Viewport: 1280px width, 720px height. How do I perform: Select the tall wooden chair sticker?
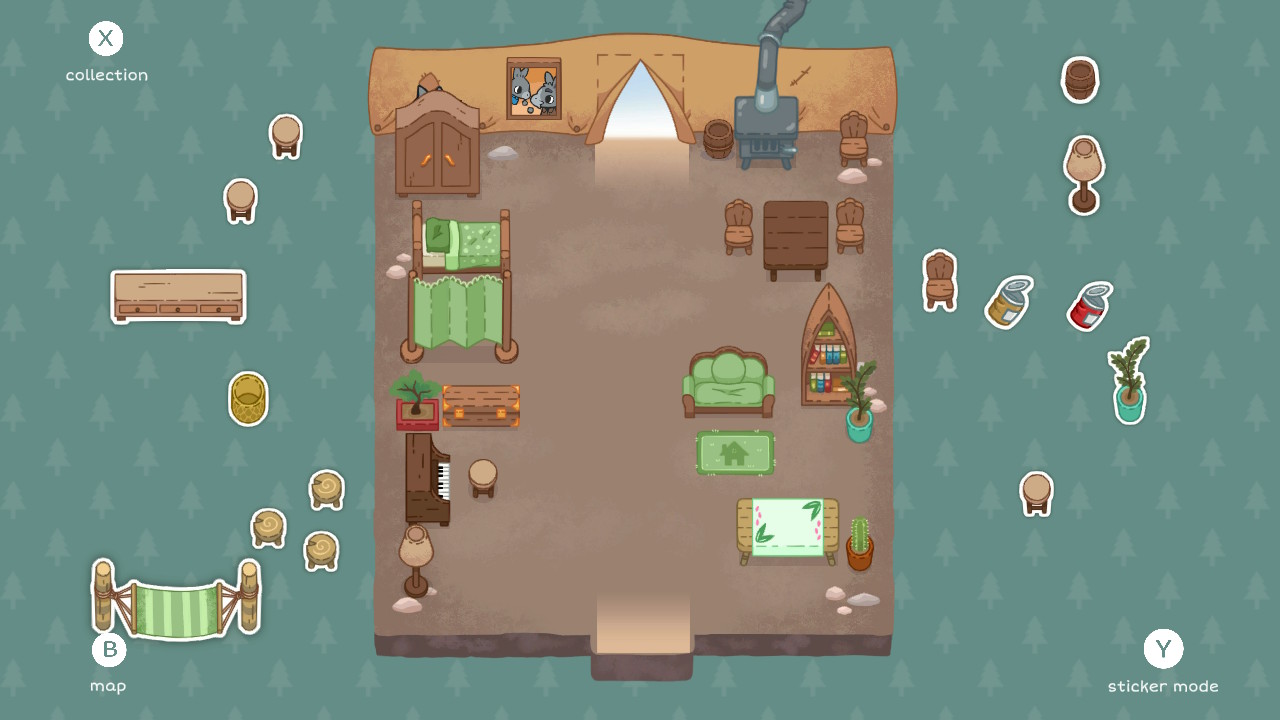(938, 280)
